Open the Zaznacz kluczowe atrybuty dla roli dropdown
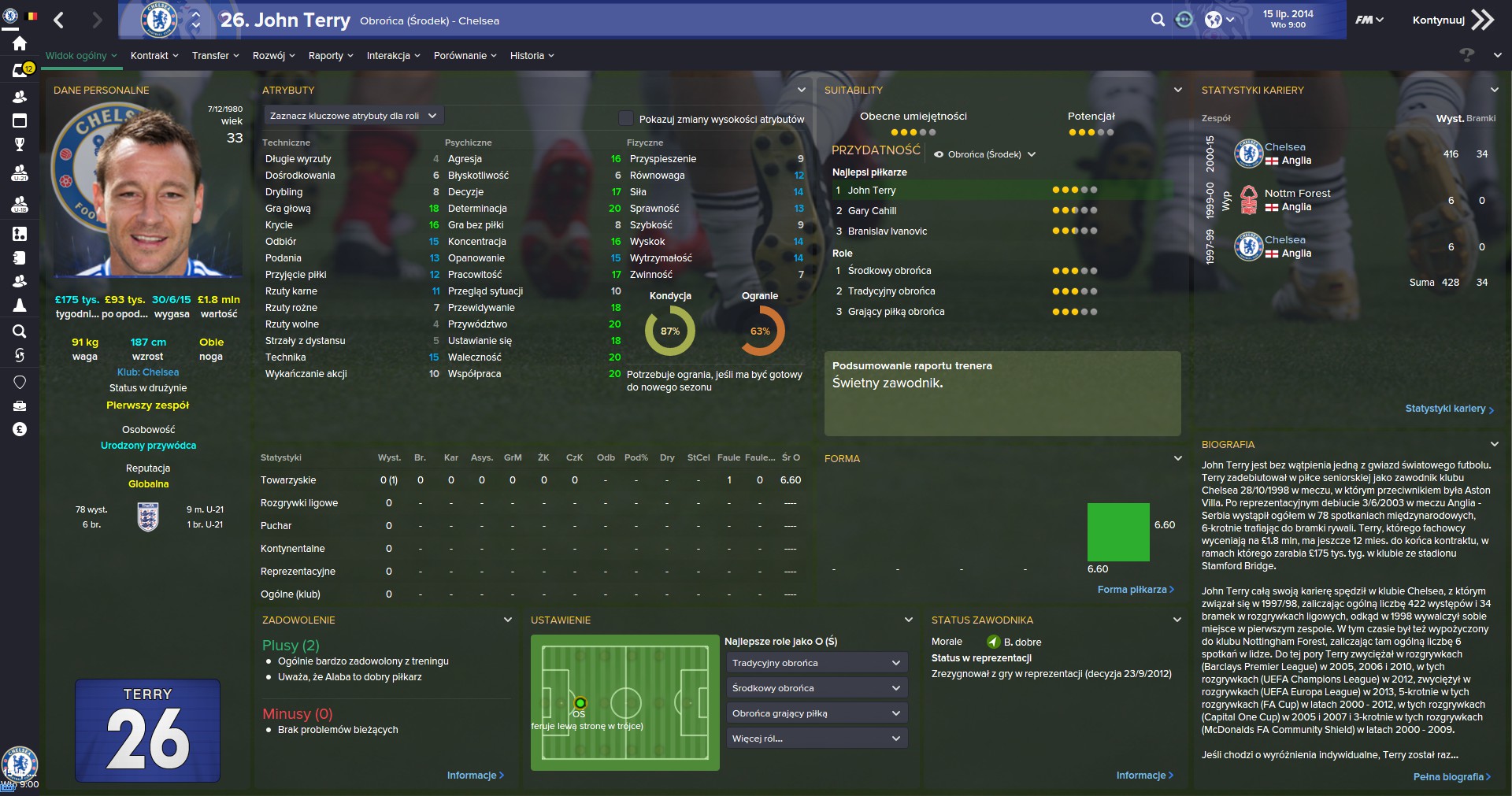The height and width of the screenshot is (796, 1512). click(353, 116)
